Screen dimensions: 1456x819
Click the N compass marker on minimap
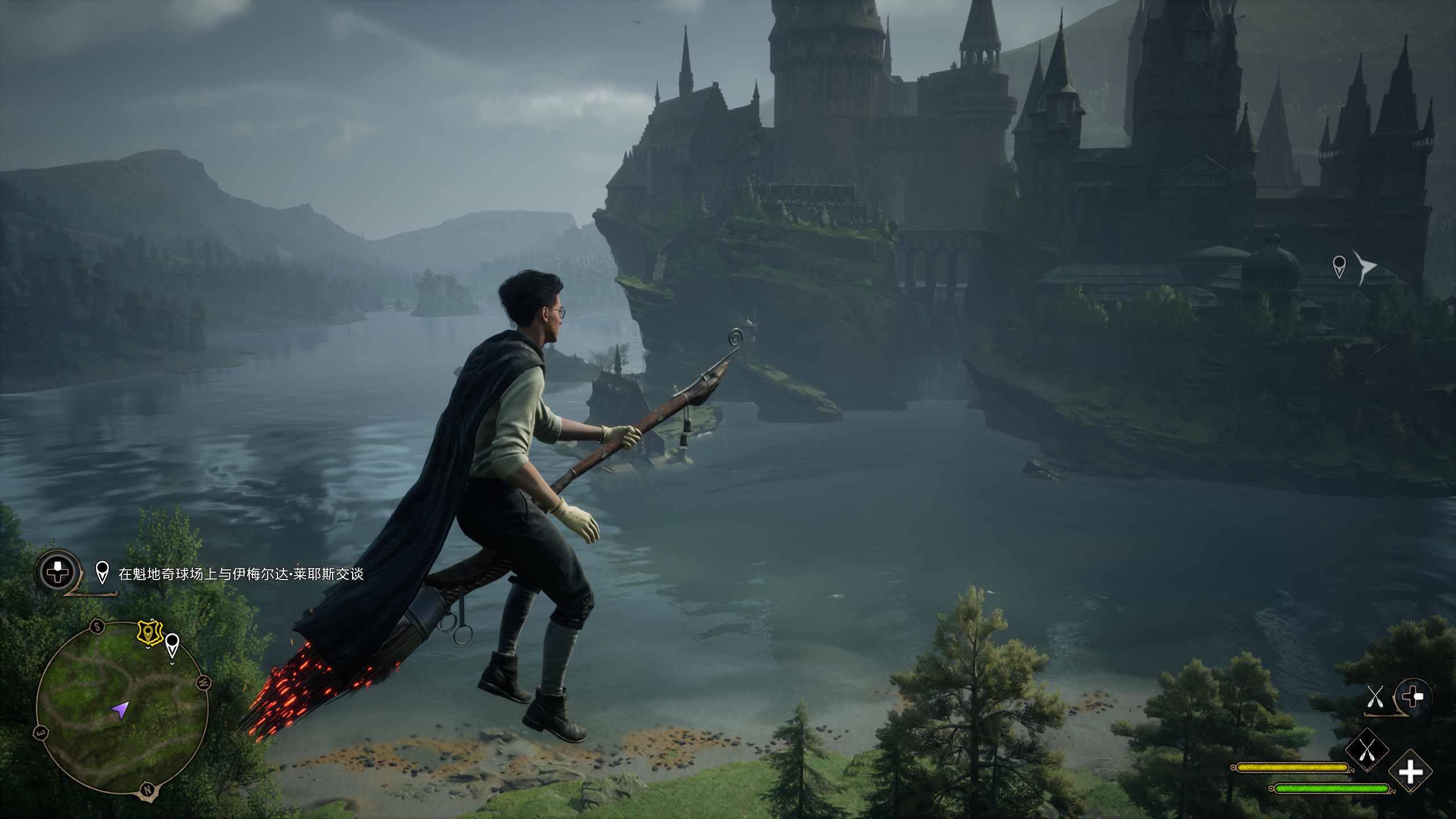coord(148,789)
